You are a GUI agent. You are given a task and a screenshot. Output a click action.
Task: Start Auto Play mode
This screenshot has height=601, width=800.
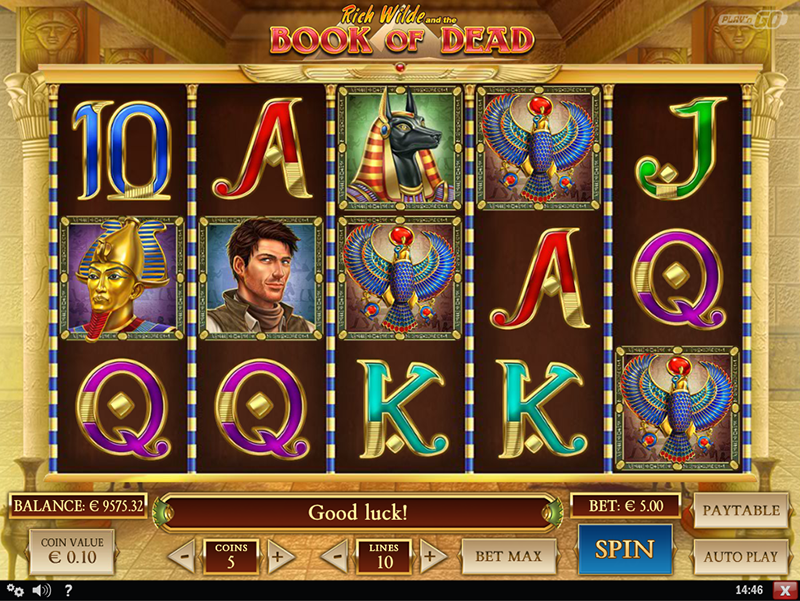[741, 555]
